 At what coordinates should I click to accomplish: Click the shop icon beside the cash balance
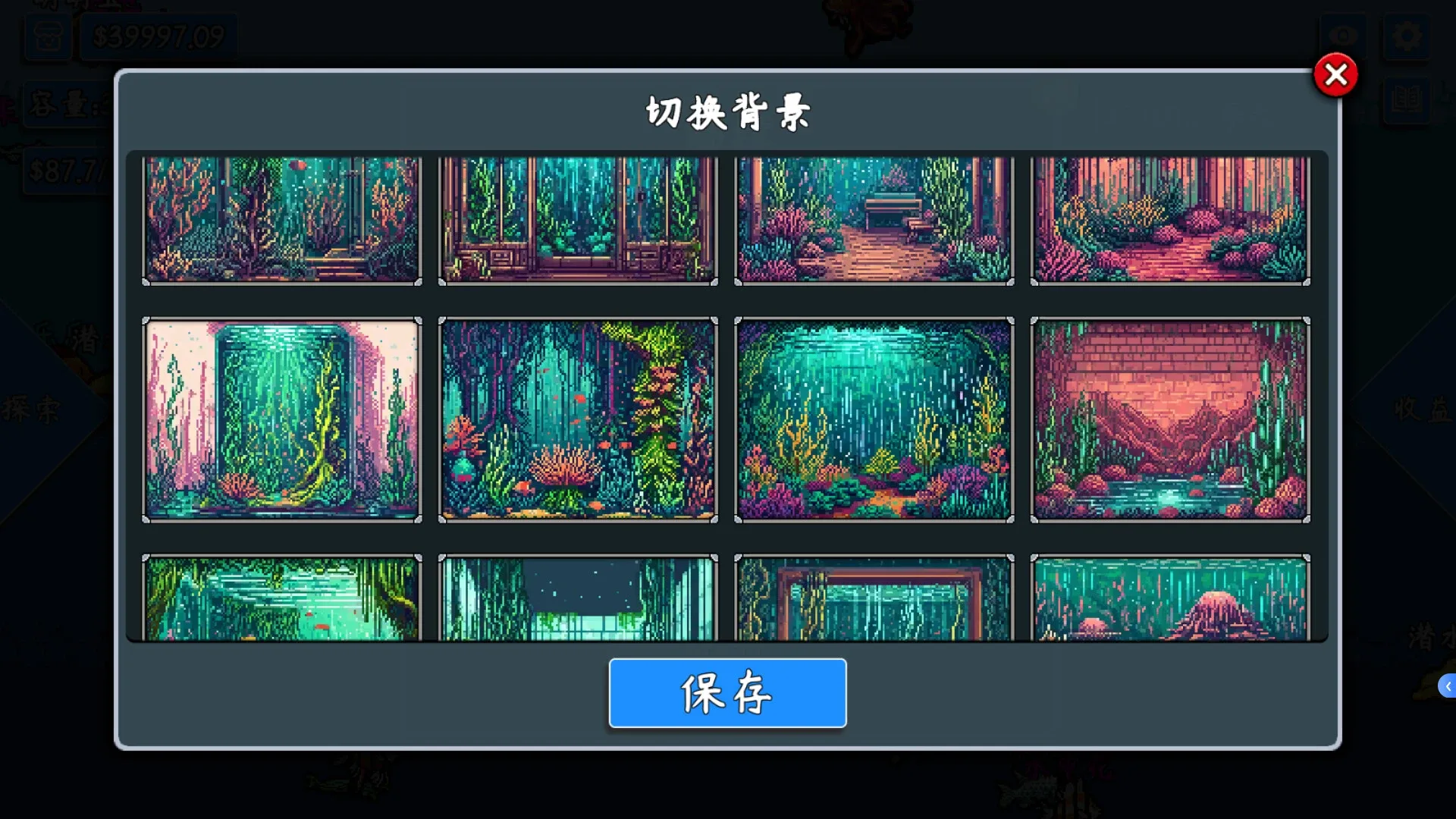[48, 36]
